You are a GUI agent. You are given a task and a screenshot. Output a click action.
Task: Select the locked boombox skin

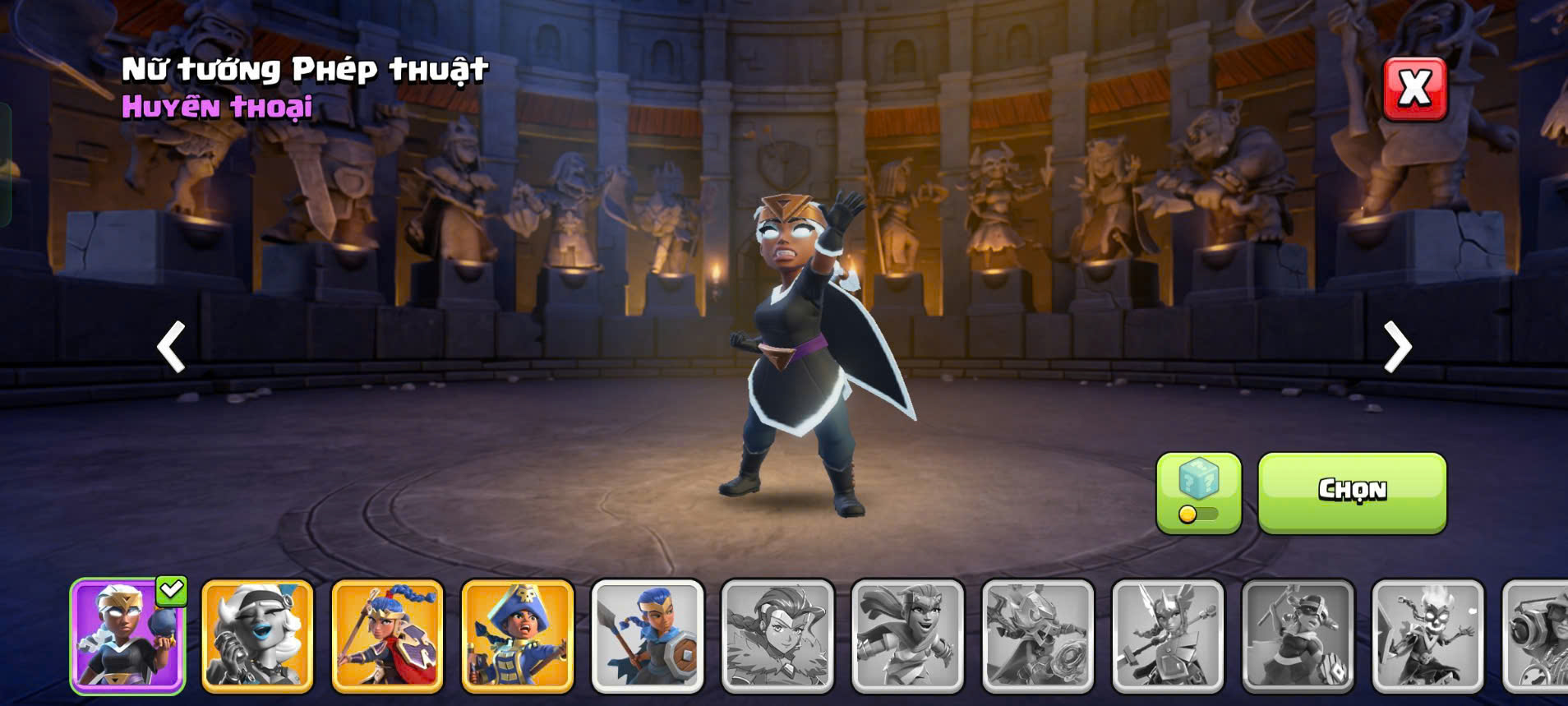(1537, 635)
